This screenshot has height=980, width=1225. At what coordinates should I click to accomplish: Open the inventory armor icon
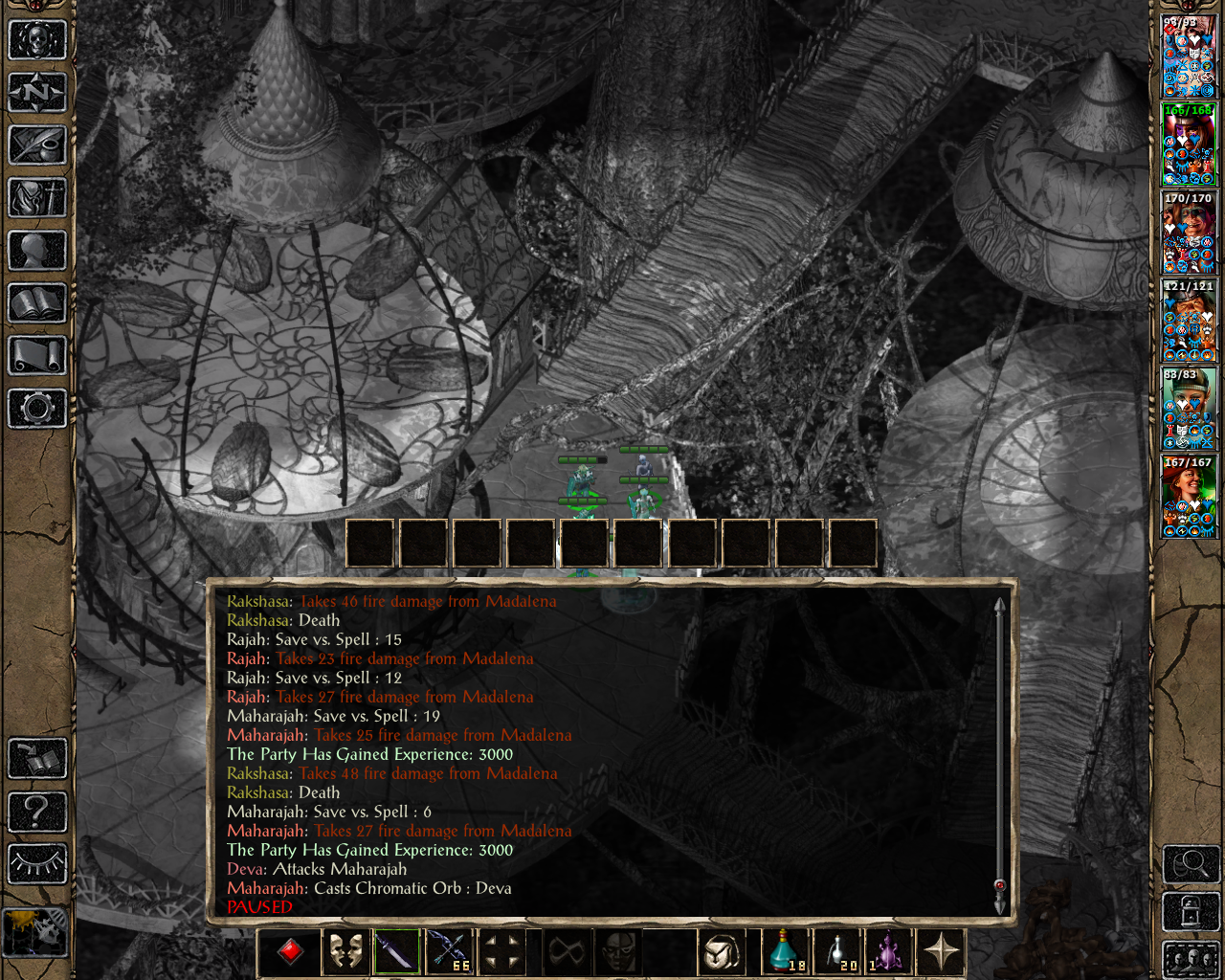coord(37,198)
